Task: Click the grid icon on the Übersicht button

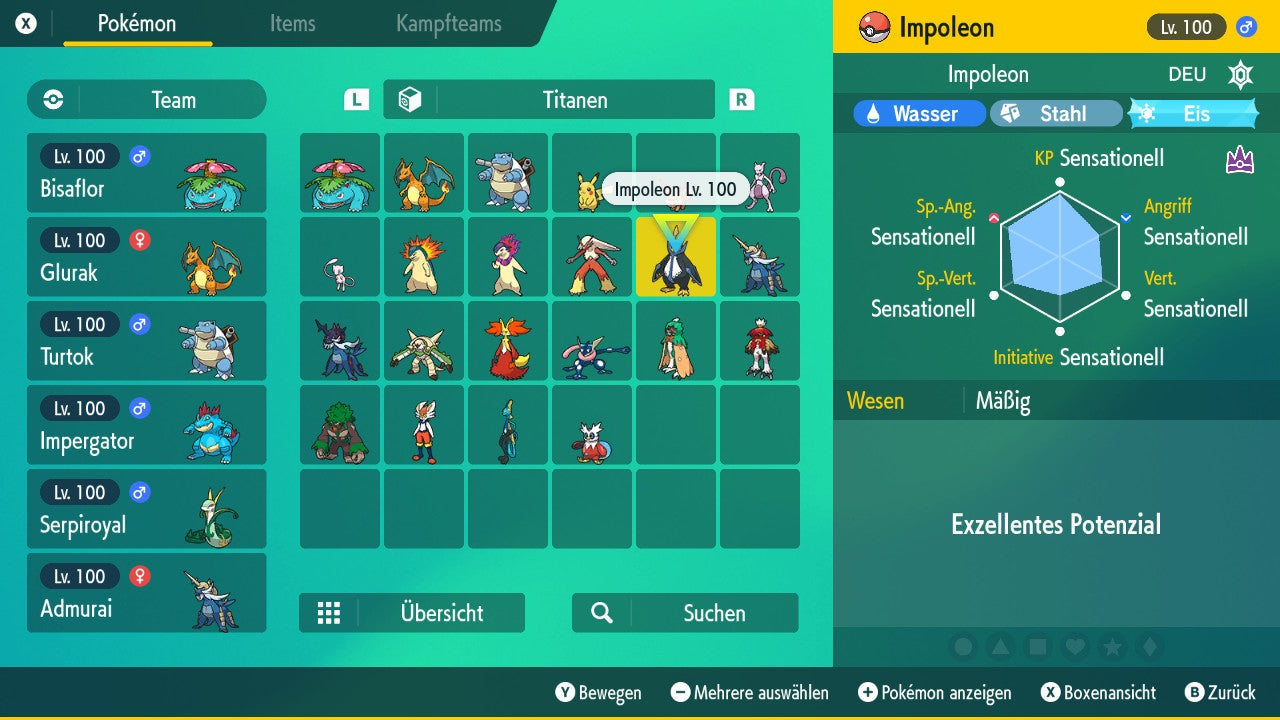Action: click(x=329, y=613)
